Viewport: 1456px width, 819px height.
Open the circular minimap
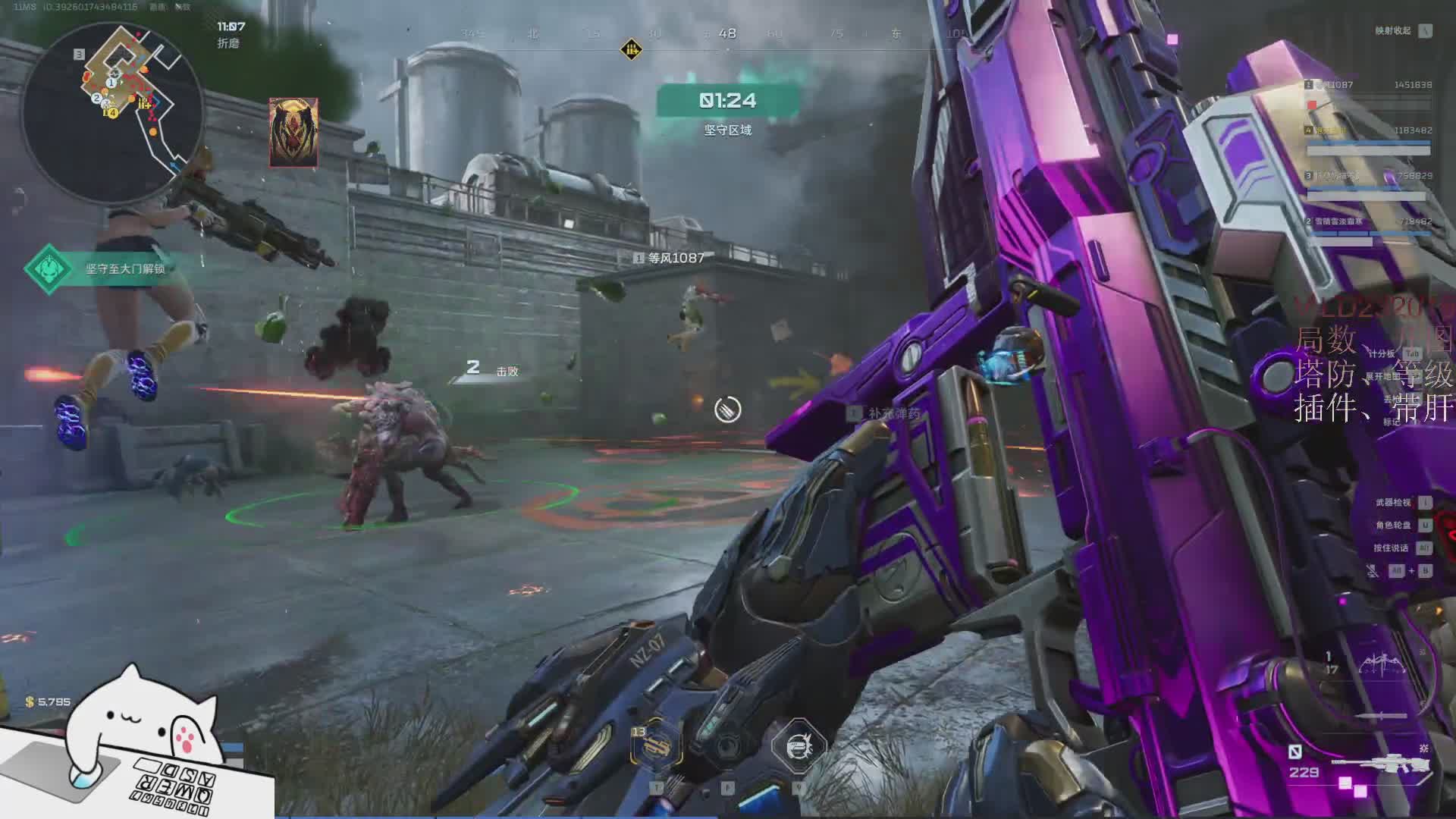[112, 114]
